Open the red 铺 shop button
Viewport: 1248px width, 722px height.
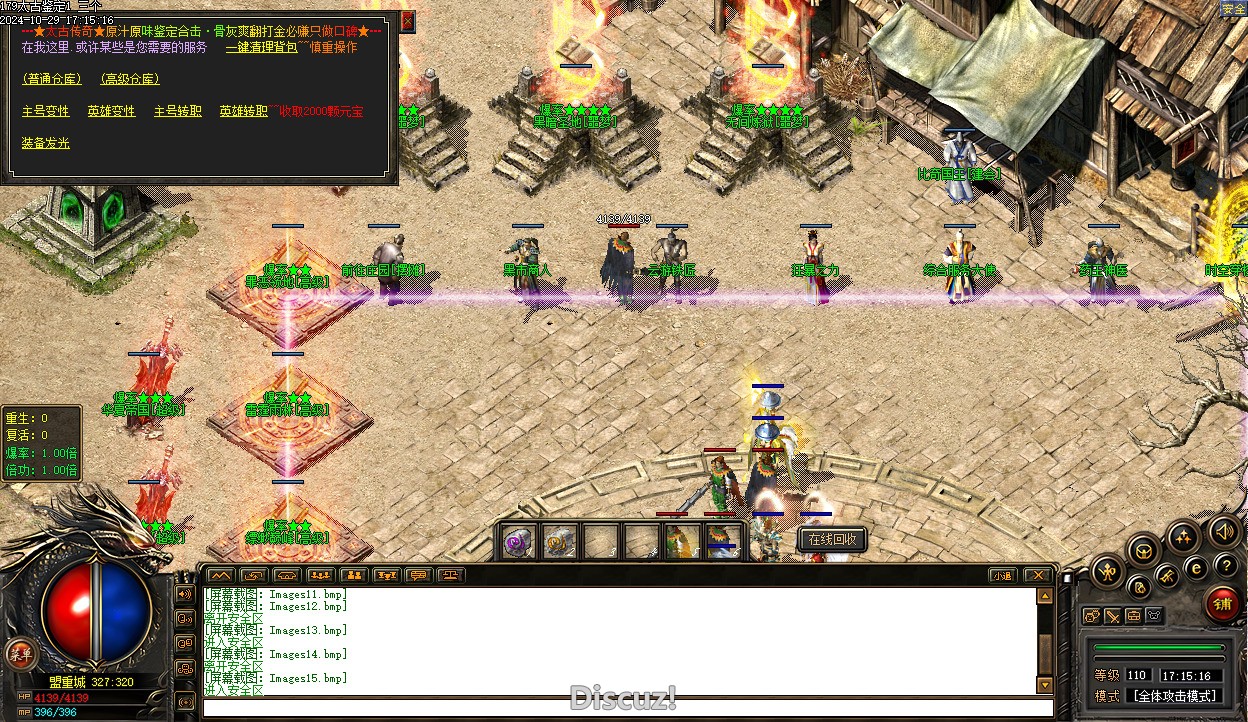pyautogui.click(x=1222, y=603)
